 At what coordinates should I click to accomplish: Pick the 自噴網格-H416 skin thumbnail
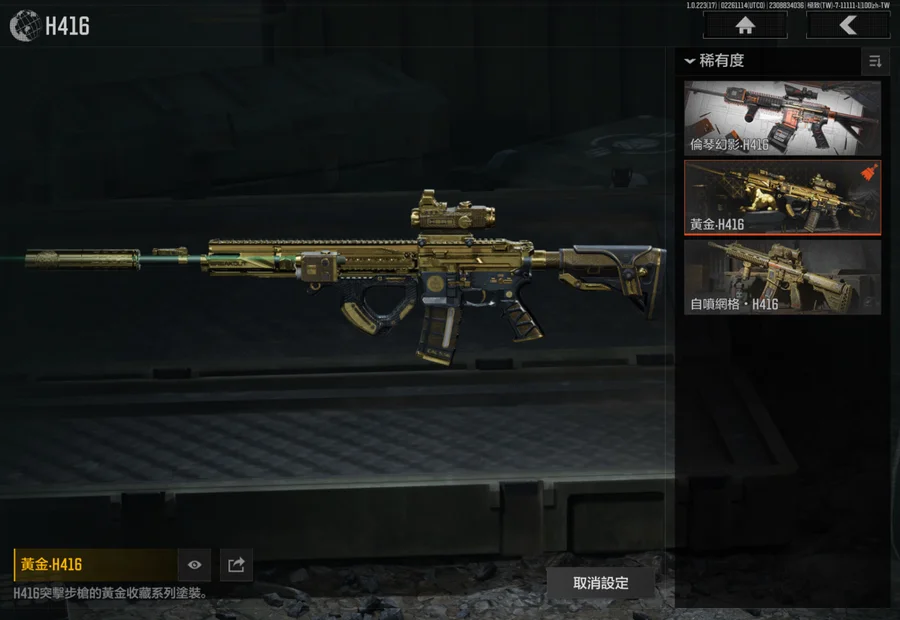(x=782, y=277)
